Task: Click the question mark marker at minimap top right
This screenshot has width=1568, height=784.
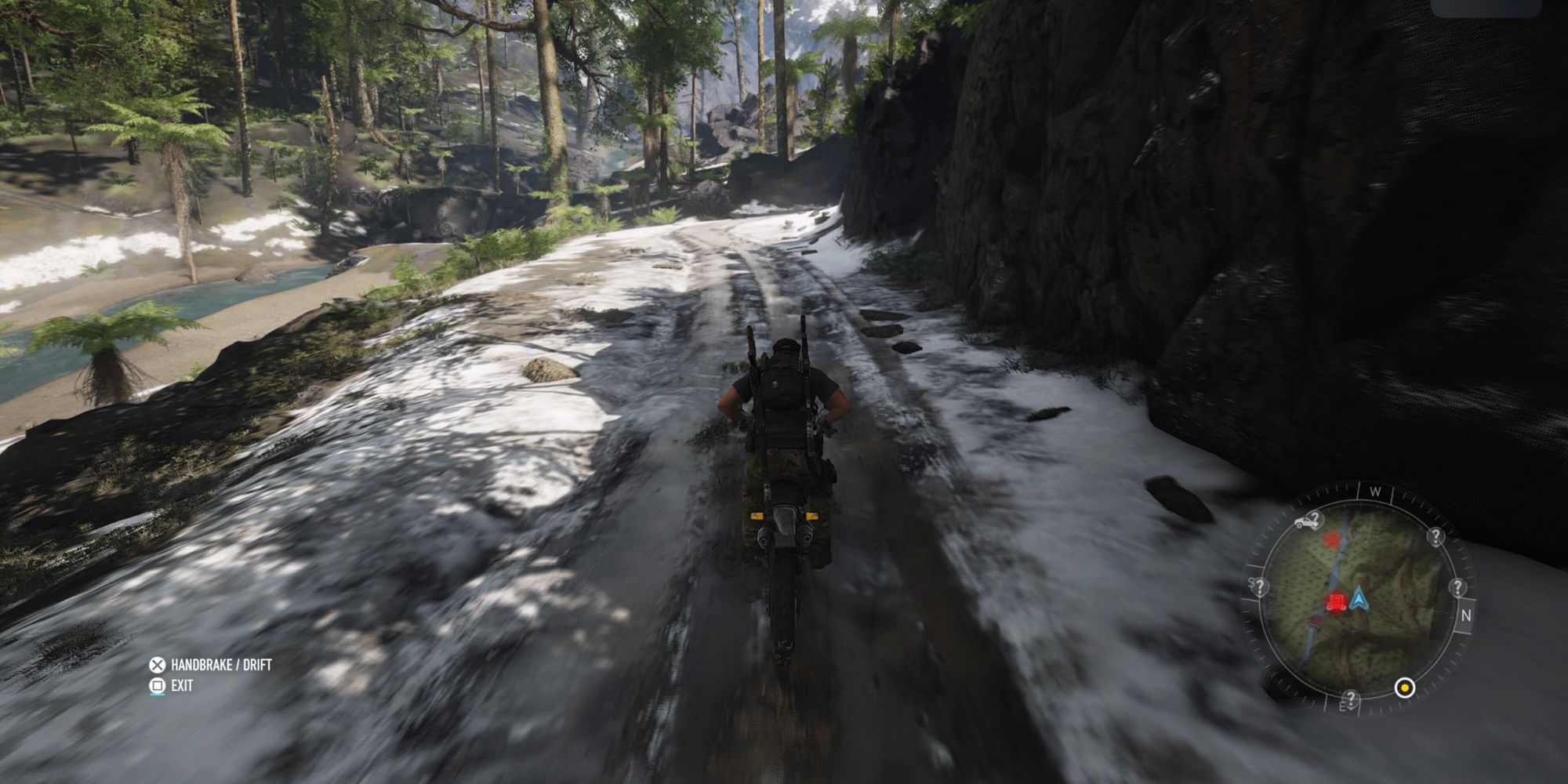Action: [1436, 536]
